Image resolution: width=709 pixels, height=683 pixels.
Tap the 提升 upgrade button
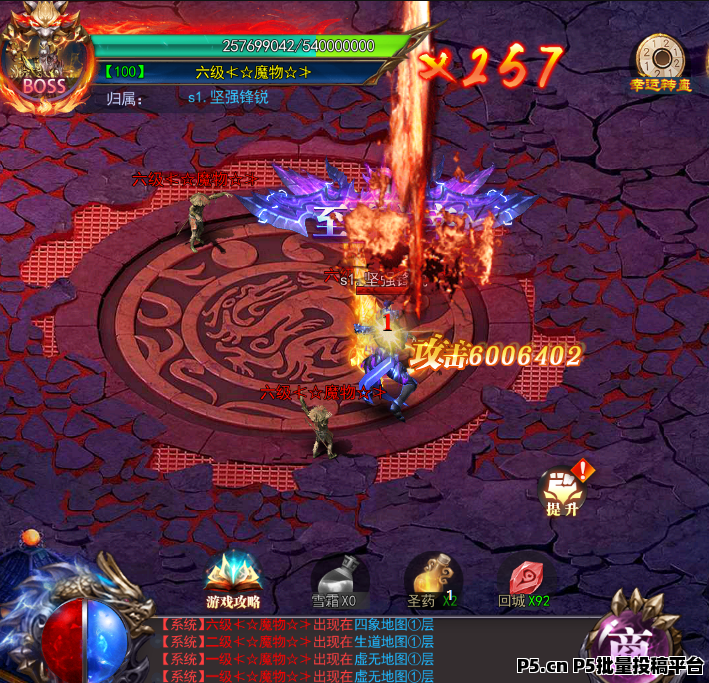[x=561, y=490]
